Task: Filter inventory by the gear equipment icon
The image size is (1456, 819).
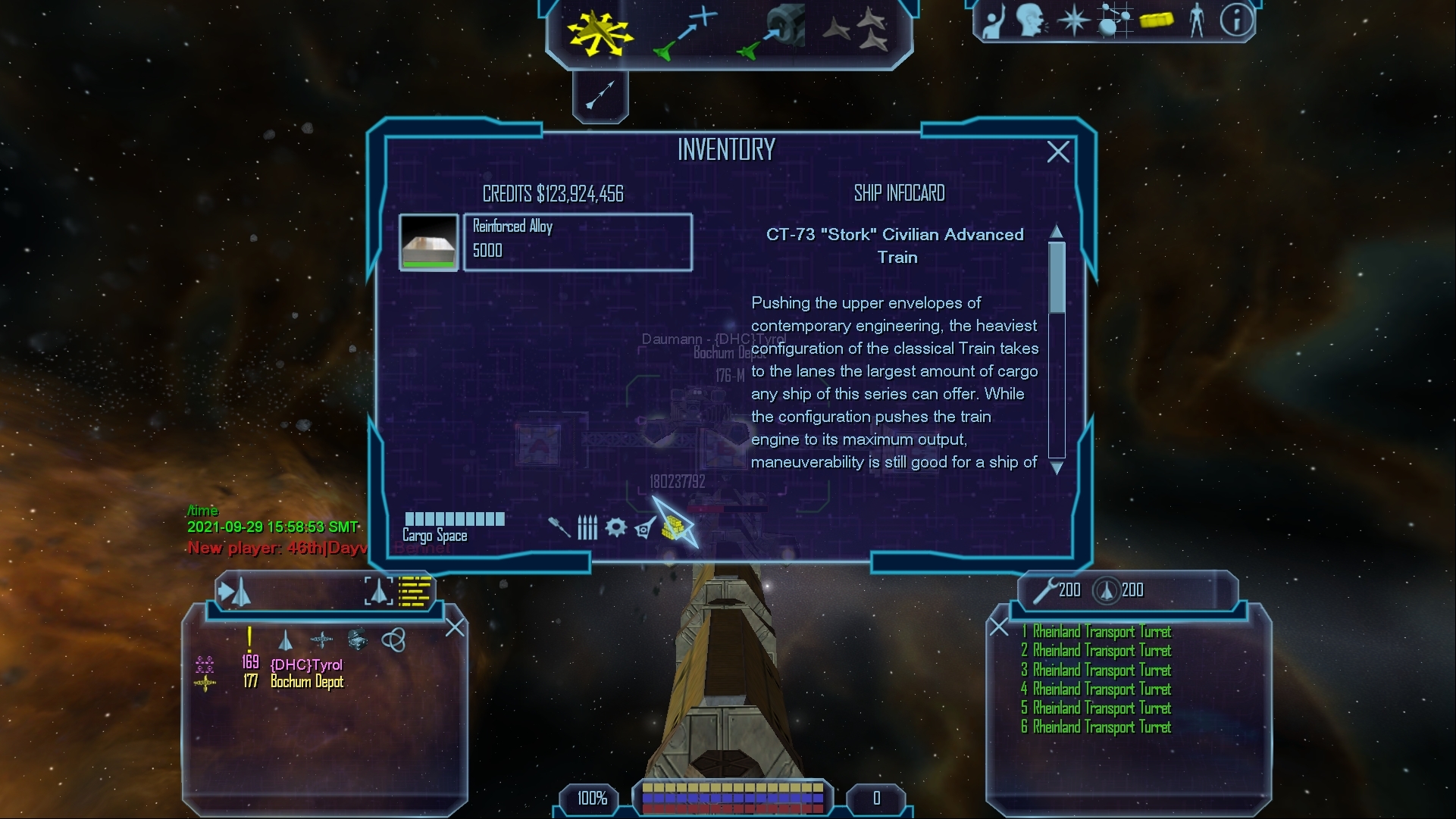Action: click(x=615, y=527)
